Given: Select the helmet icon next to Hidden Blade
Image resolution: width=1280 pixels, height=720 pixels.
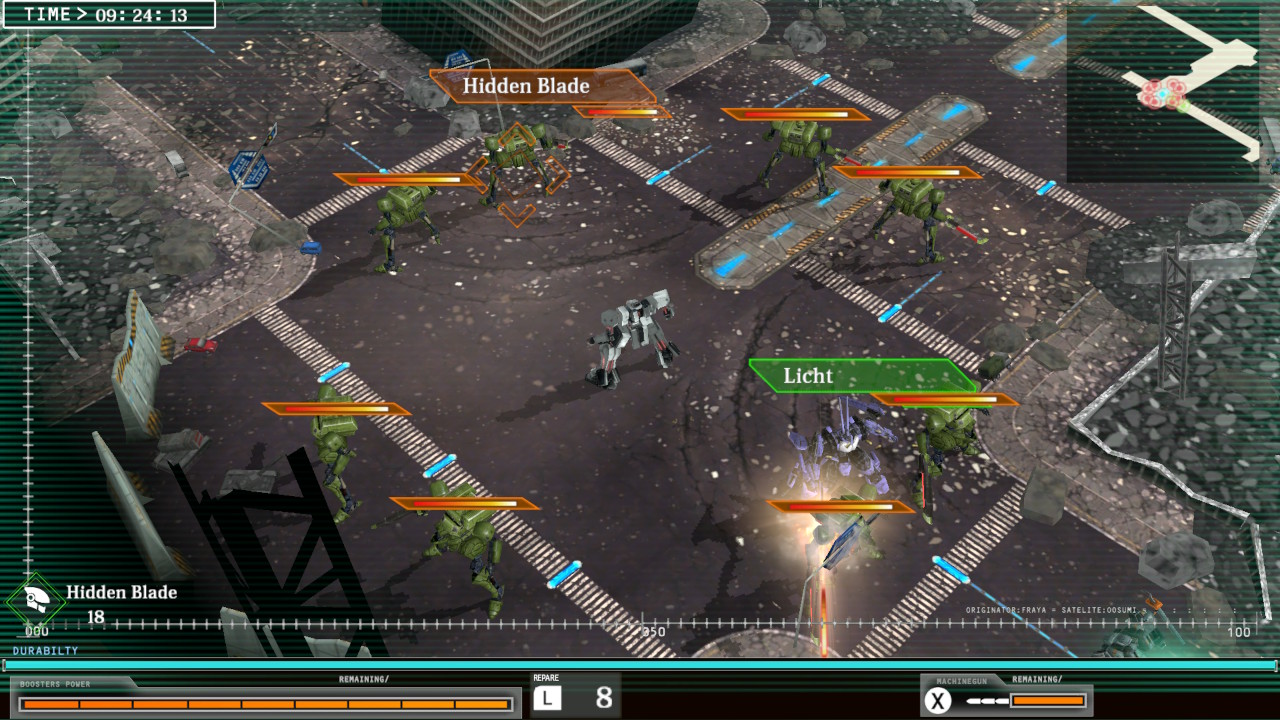Looking at the screenshot, I should click(36, 595).
